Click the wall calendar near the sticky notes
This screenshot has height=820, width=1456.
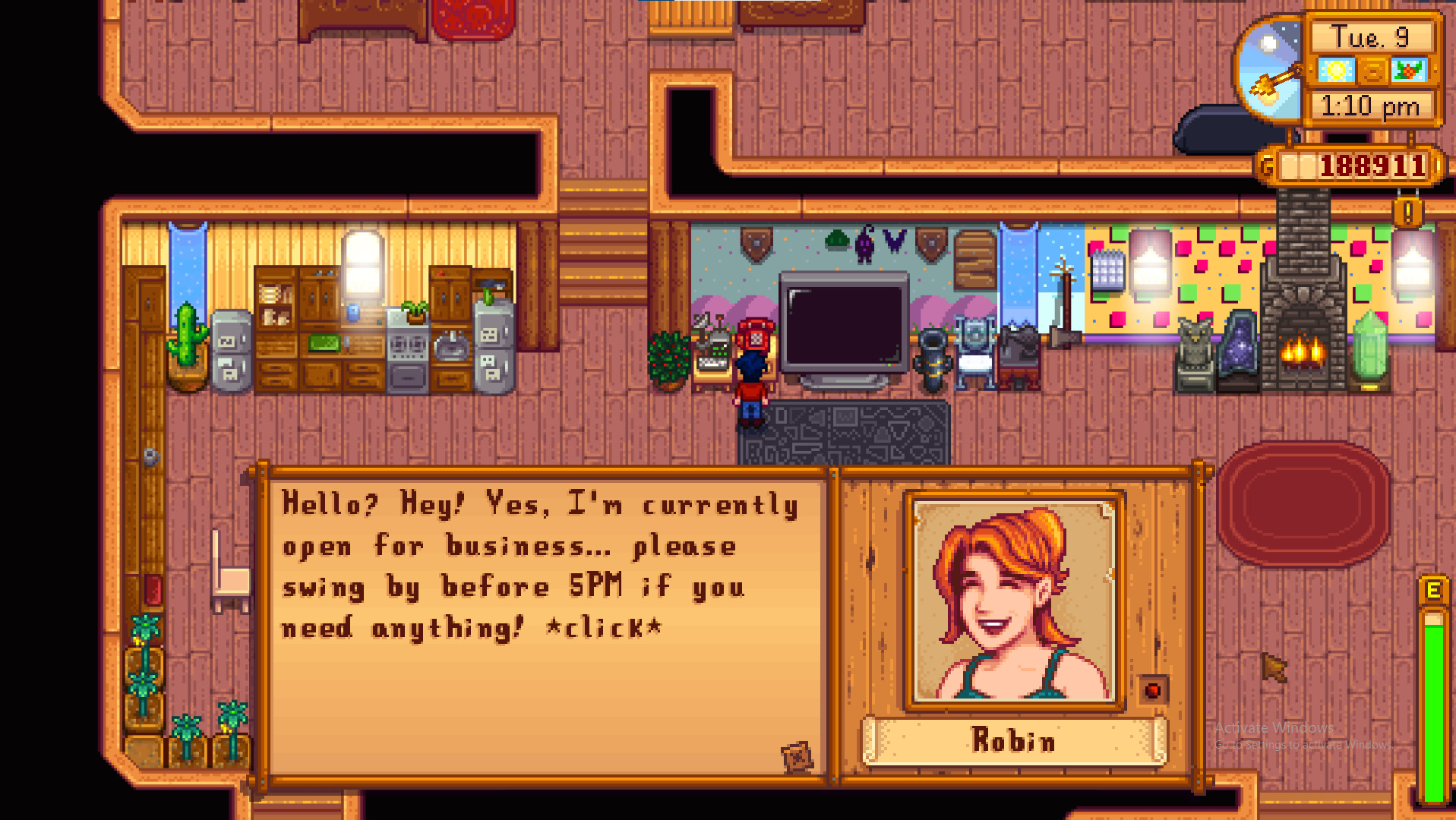pos(1108,271)
